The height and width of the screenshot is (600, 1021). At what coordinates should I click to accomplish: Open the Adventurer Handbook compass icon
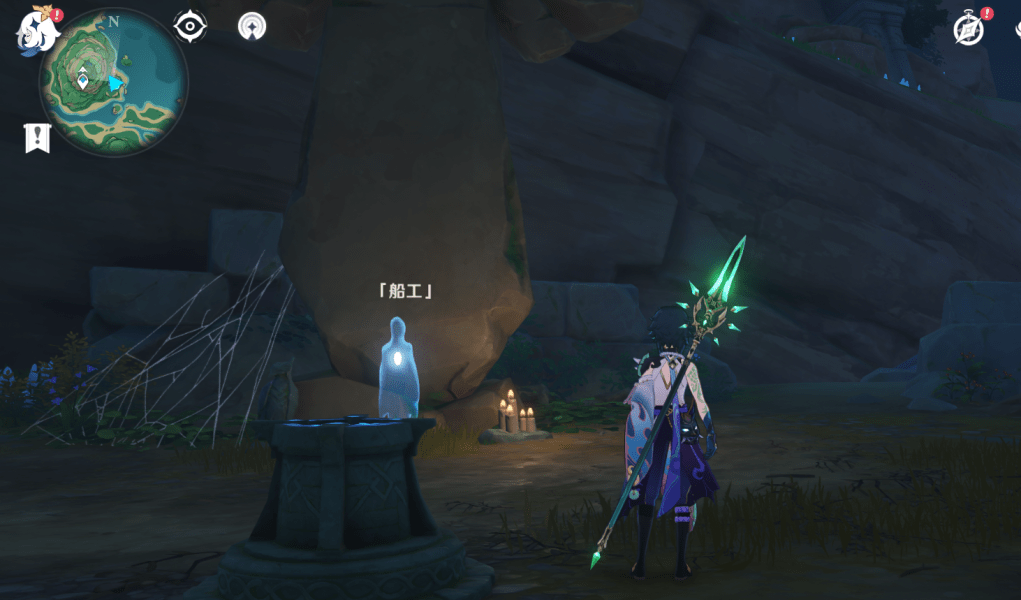pos(969,29)
